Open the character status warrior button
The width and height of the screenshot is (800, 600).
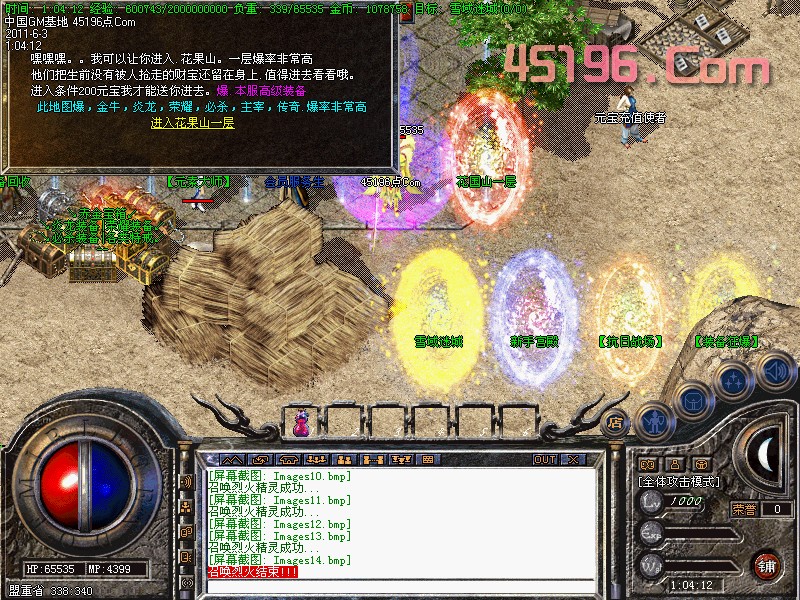pos(653,421)
